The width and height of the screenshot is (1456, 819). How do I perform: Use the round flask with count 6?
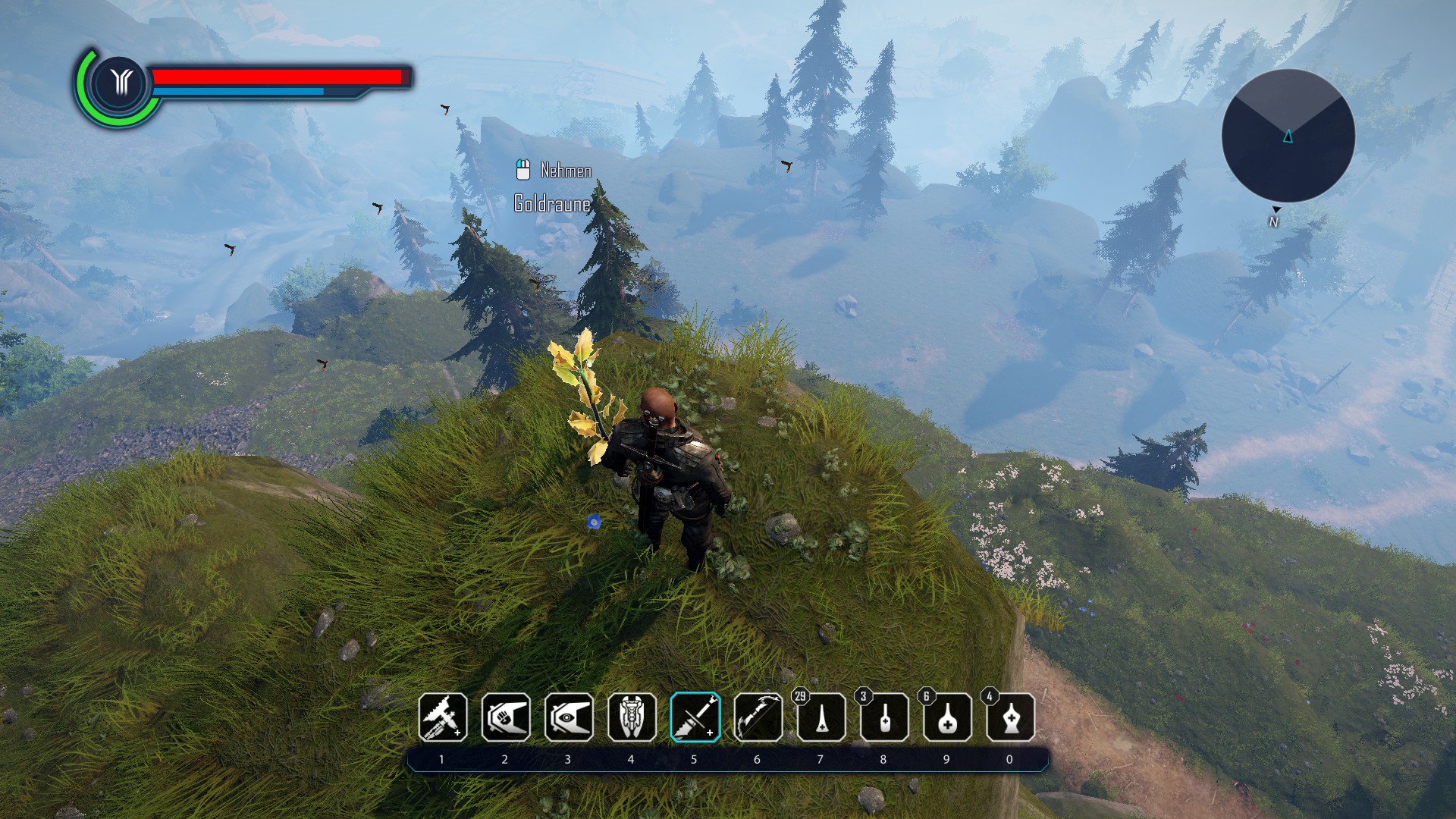click(947, 717)
